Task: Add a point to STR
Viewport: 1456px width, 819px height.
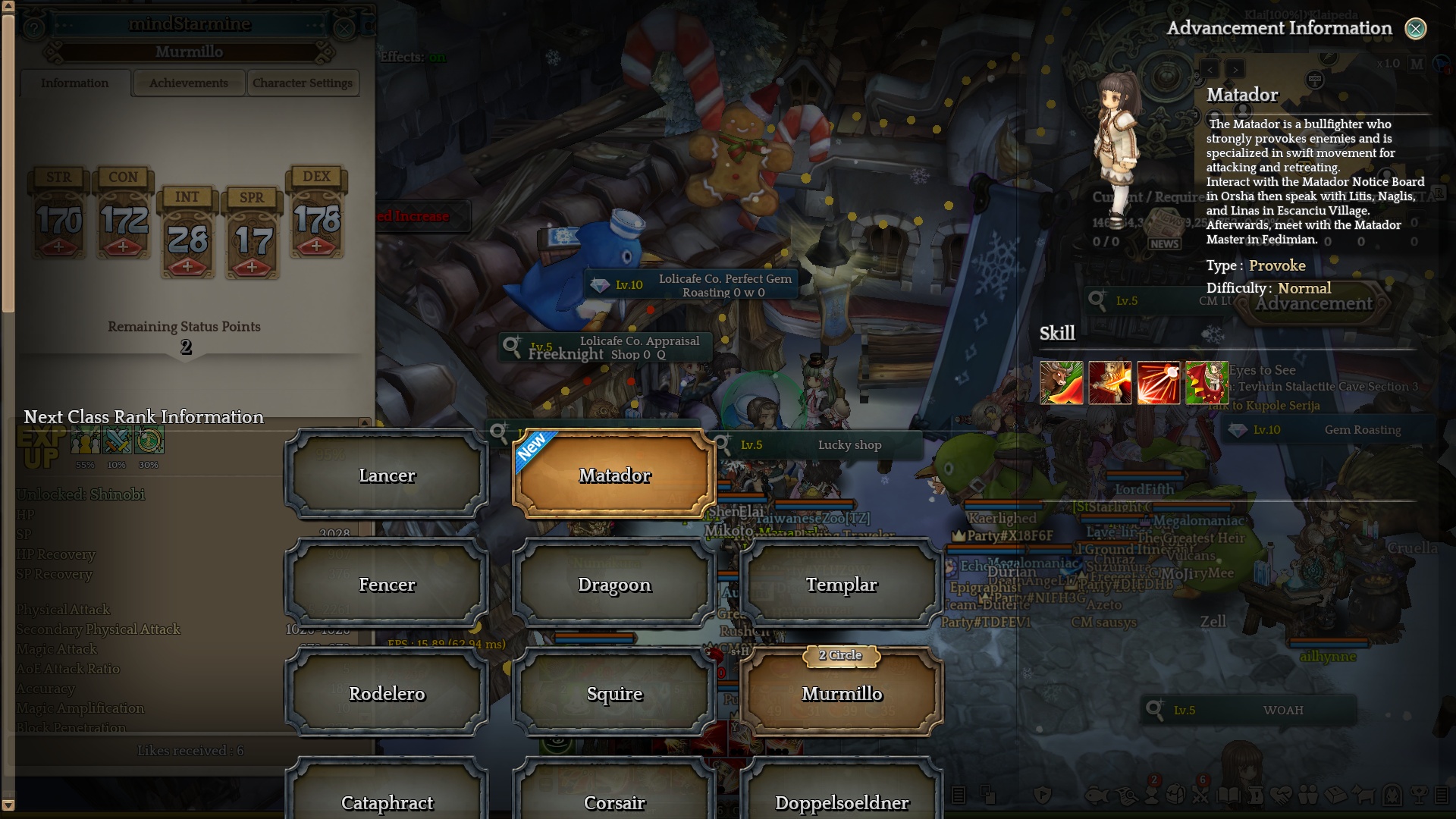Action: click(x=59, y=246)
